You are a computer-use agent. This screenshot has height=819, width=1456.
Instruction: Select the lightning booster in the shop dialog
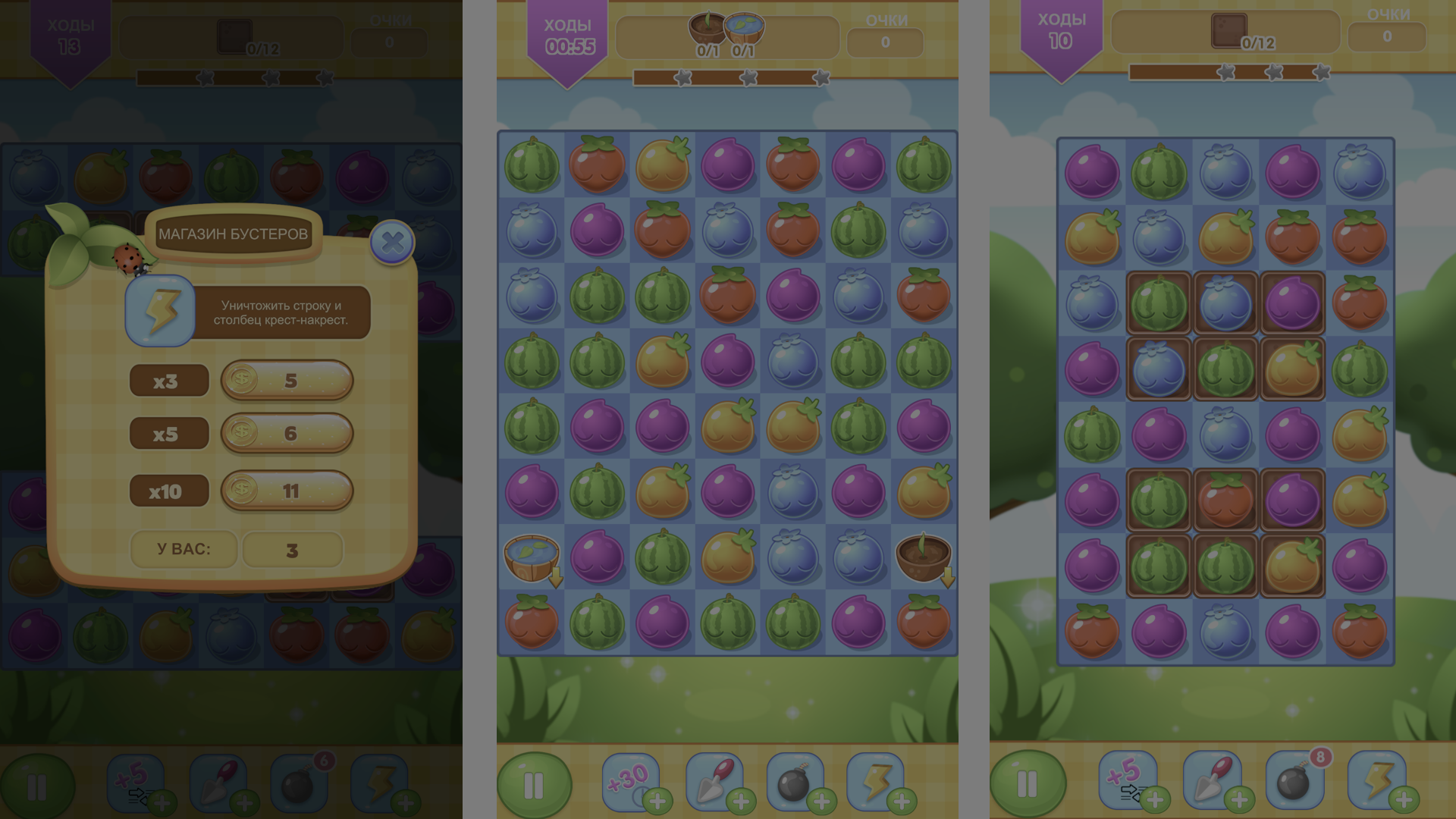(159, 312)
